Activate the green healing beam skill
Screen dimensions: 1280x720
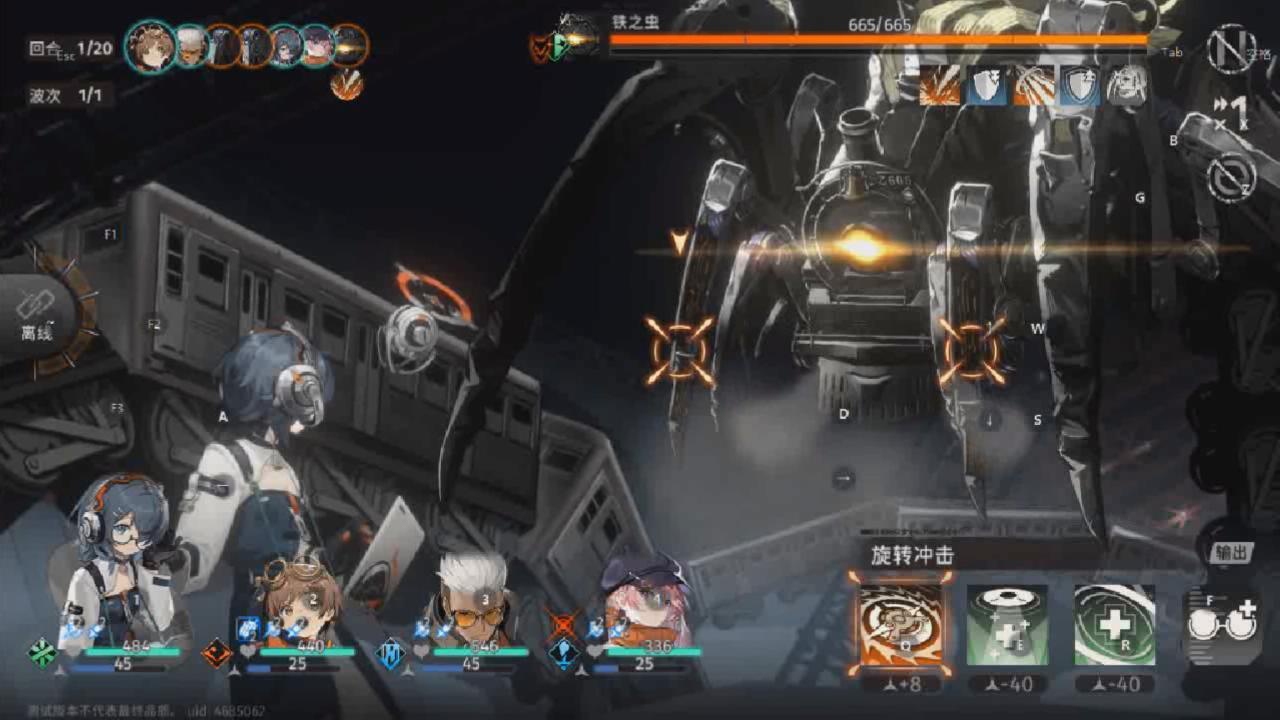(x=1008, y=625)
